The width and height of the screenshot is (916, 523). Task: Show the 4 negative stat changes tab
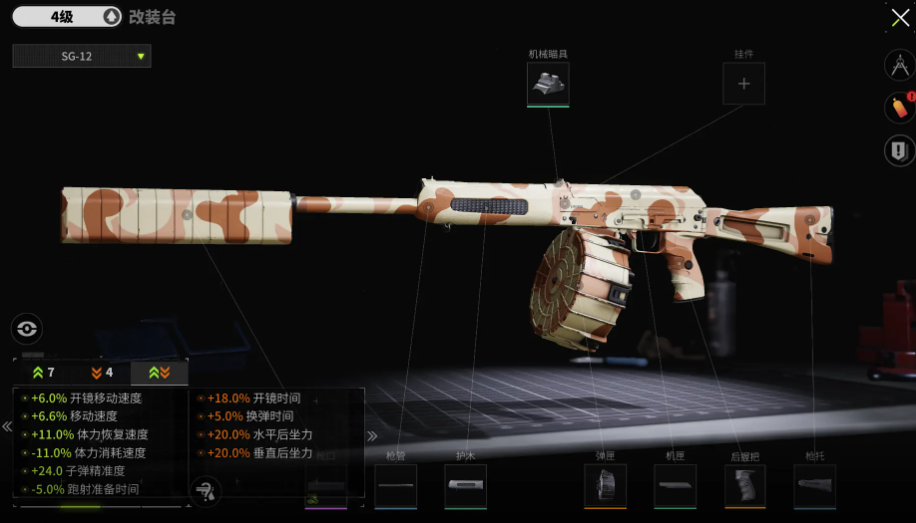coord(101,373)
